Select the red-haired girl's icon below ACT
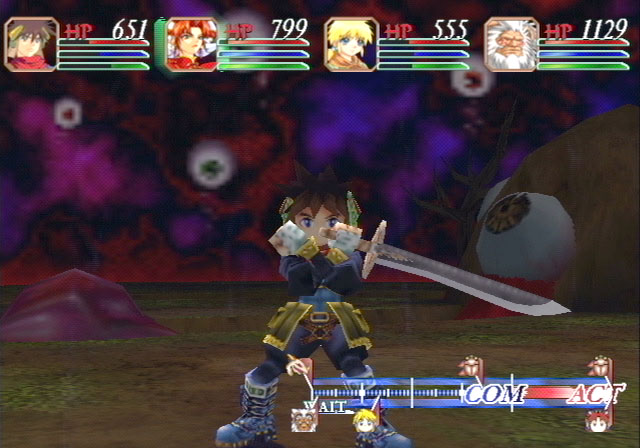The width and height of the screenshot is (640, 448). pyautogui.click(x=598, y=418)
